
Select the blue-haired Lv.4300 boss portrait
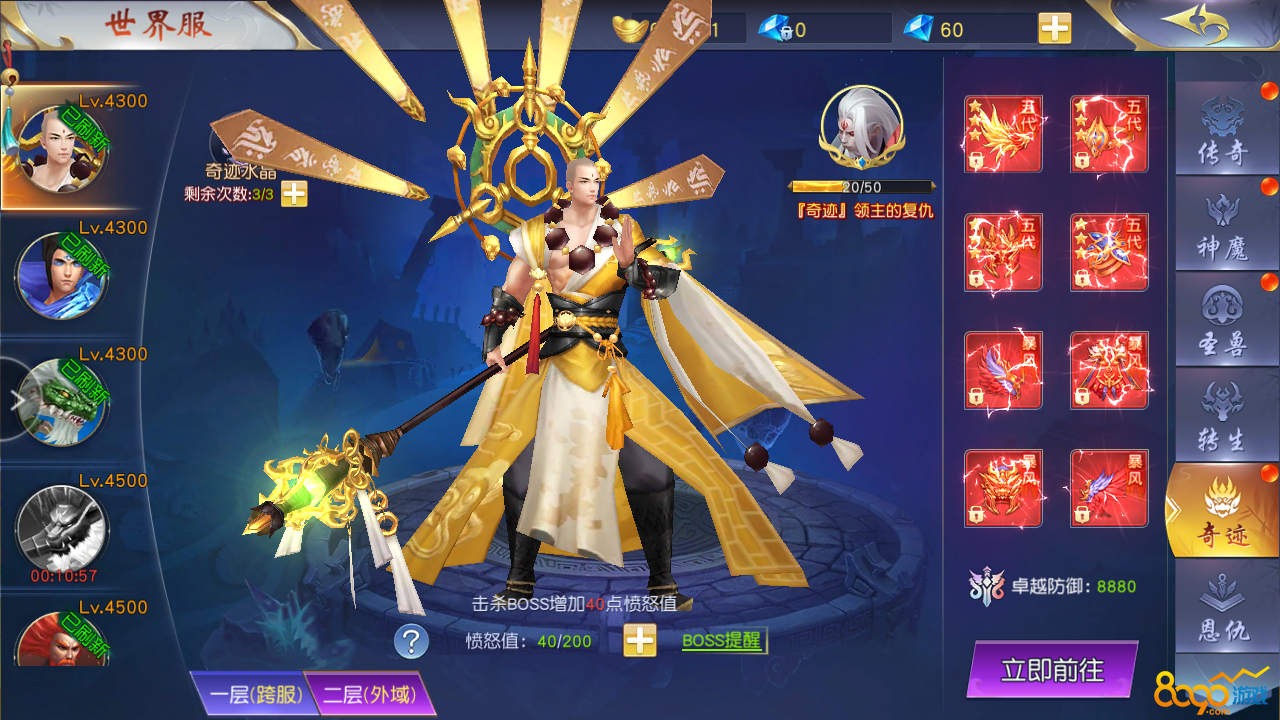pyautogui.click(x=61, y=275)
